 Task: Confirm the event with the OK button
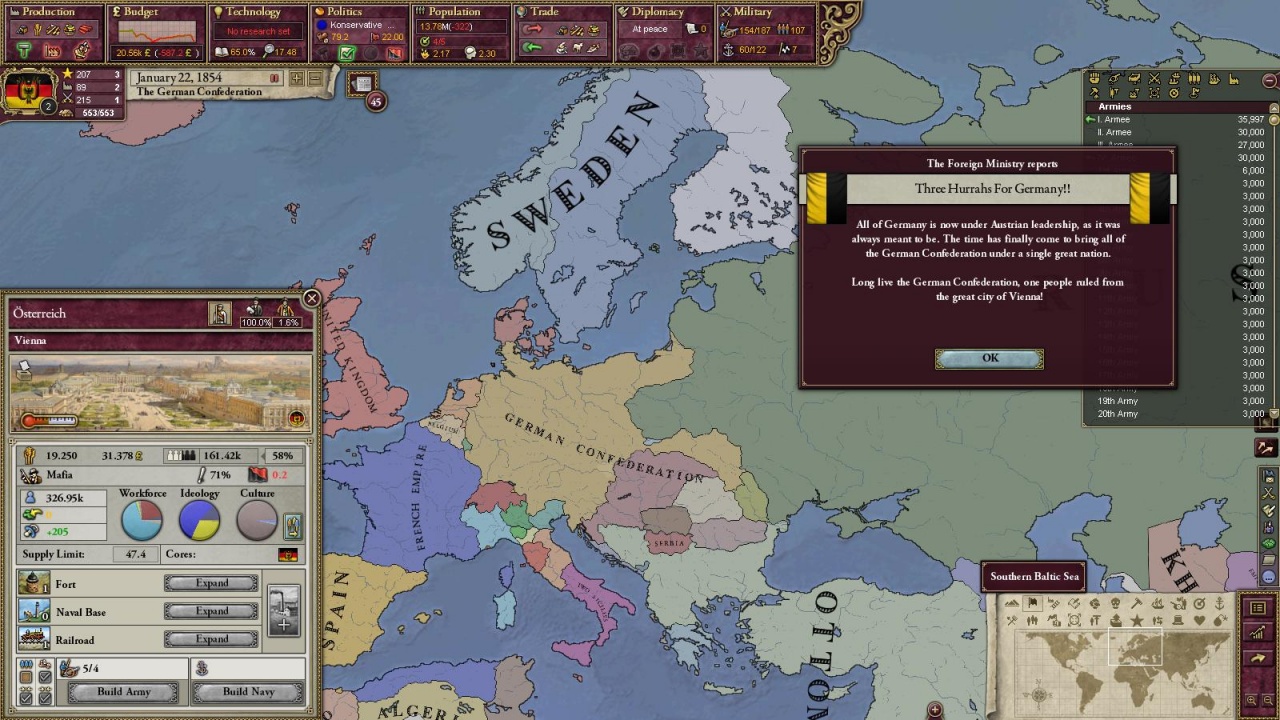(989, 359)
